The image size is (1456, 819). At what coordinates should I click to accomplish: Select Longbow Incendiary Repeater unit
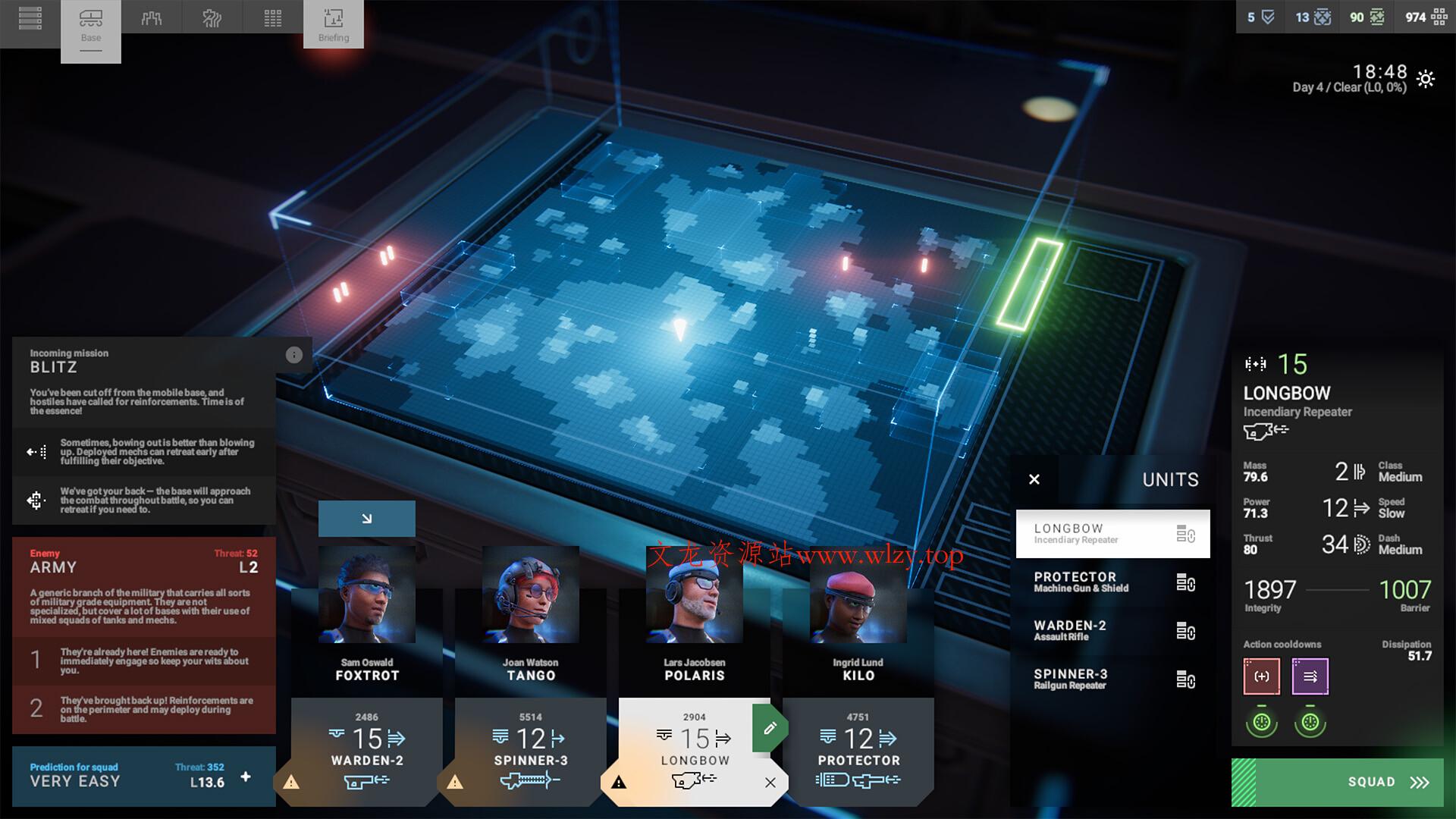click(x=1112, y=534)
